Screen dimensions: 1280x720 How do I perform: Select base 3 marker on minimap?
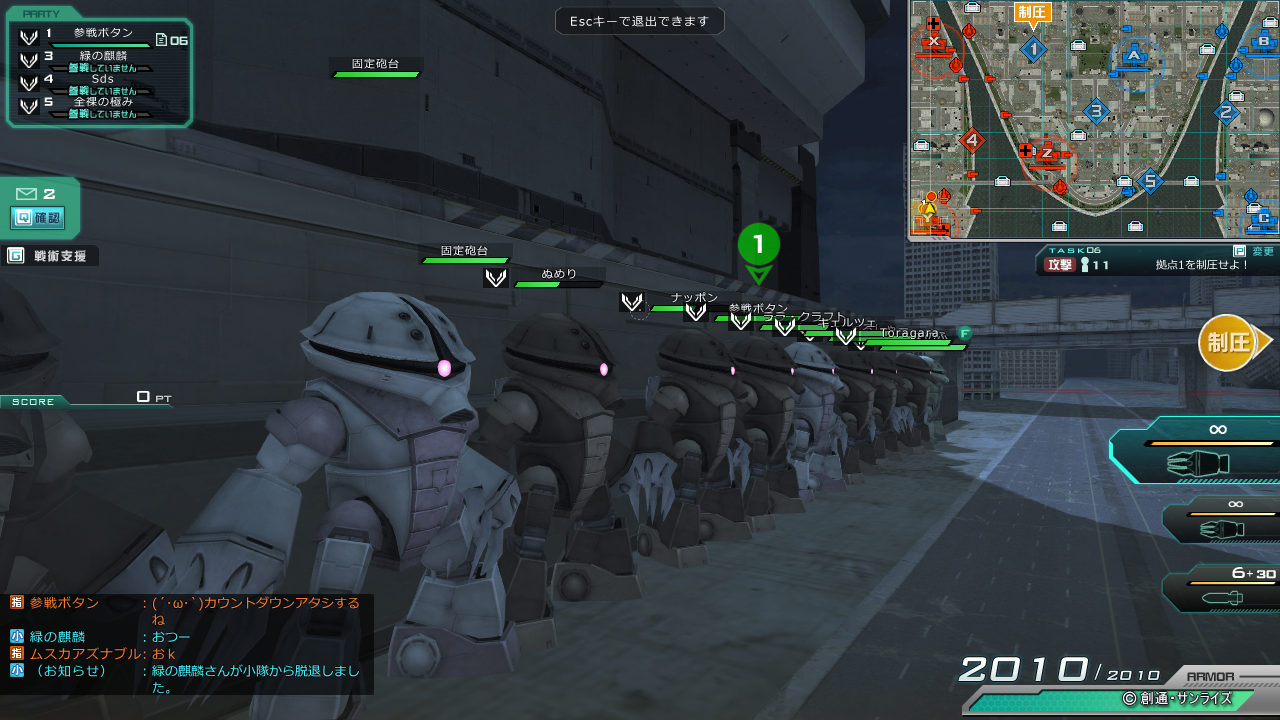pyautogui.click(x=1095, y=112)
